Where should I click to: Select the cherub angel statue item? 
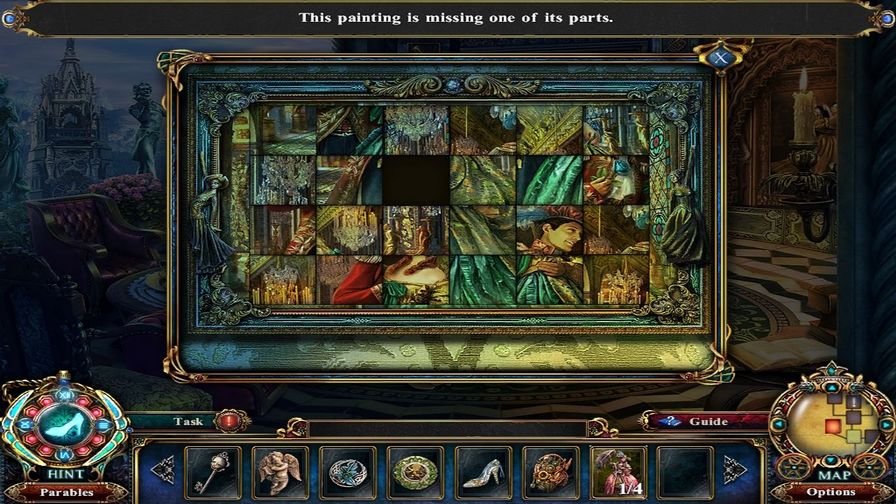pos(280,473)
